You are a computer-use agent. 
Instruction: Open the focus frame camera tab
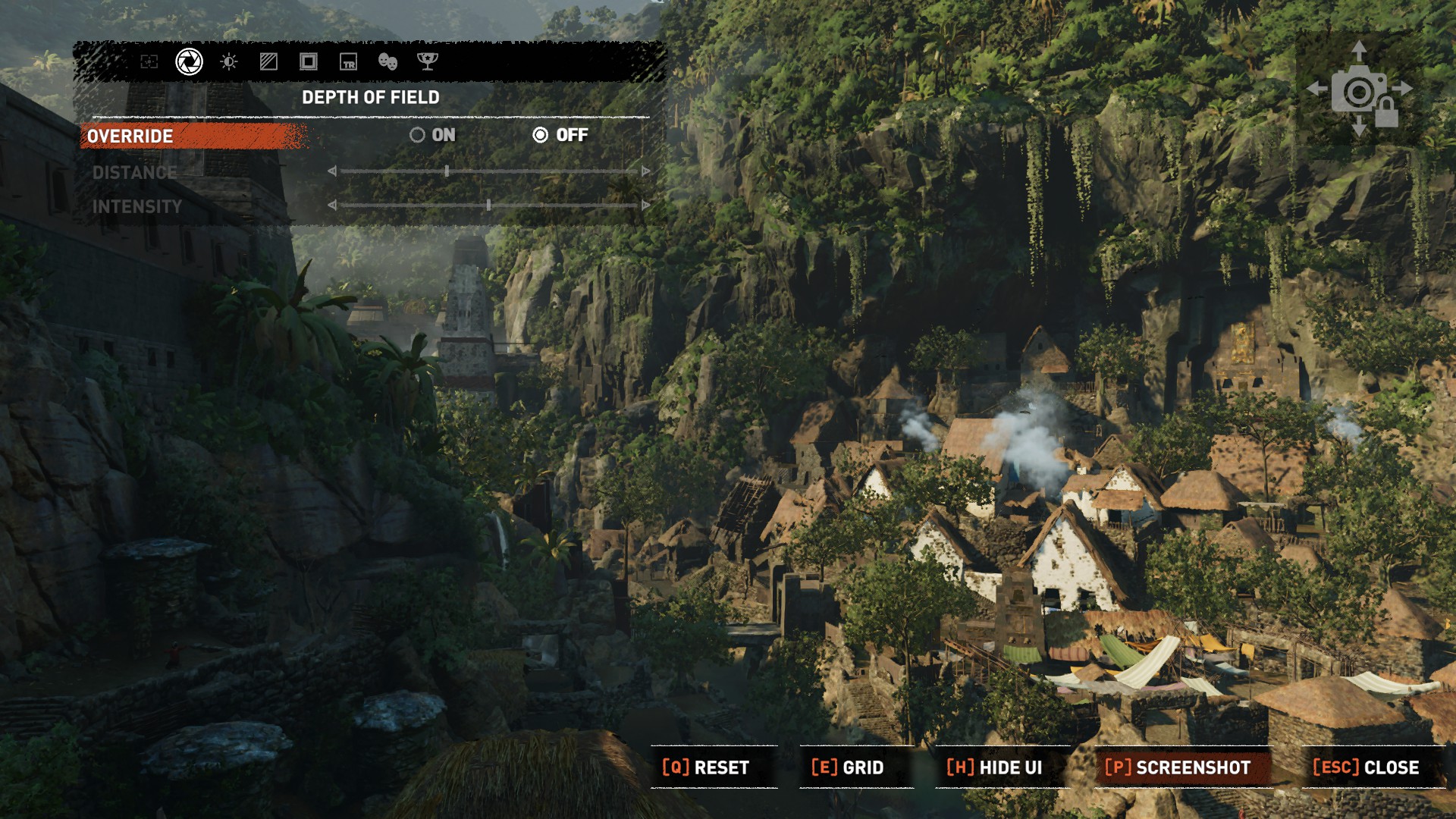[x=149, y=61]
